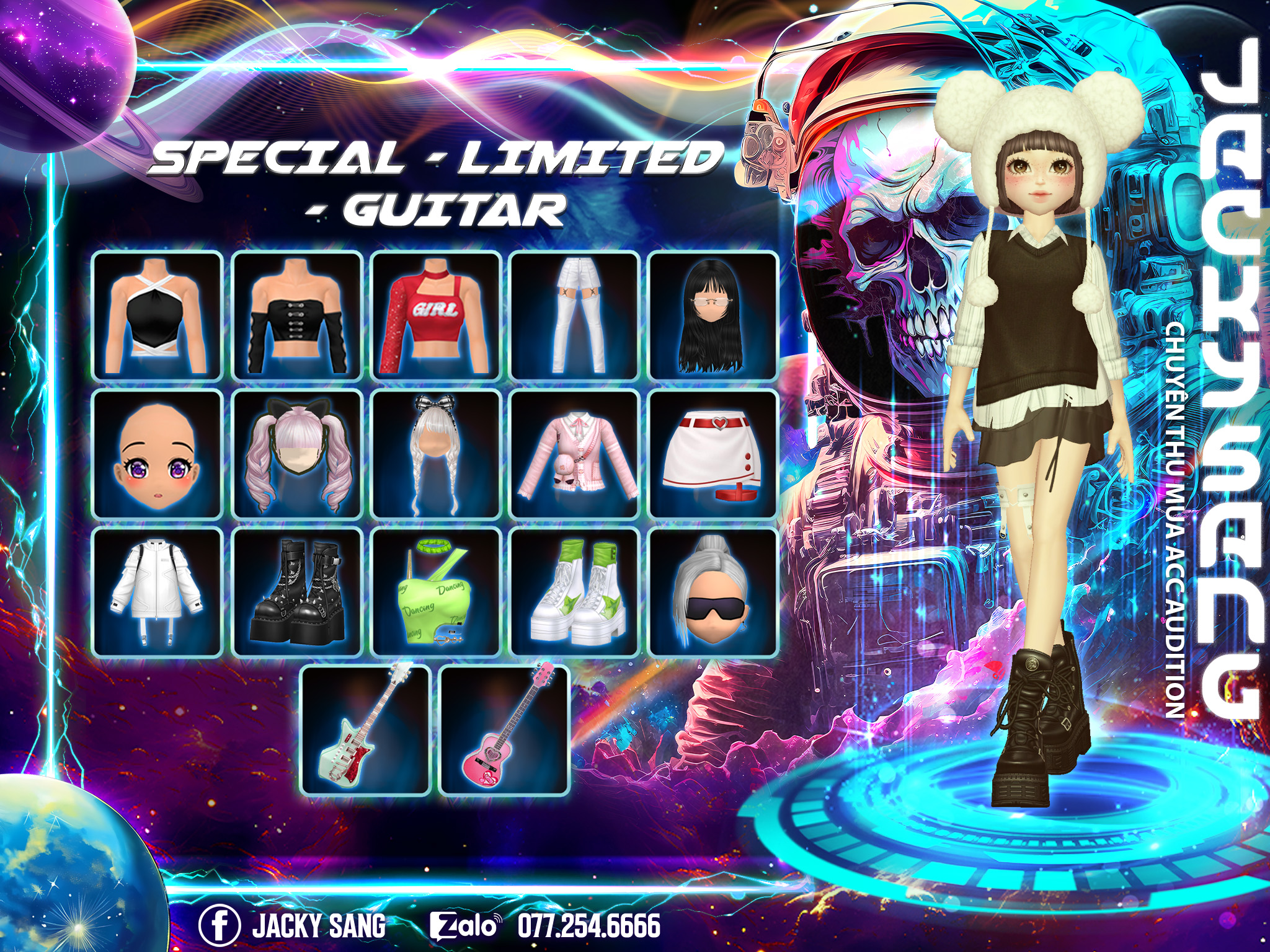This screenshot has width=1270, height=952.
Task: Click the Facebook logo icon
Action: (219, 925)
